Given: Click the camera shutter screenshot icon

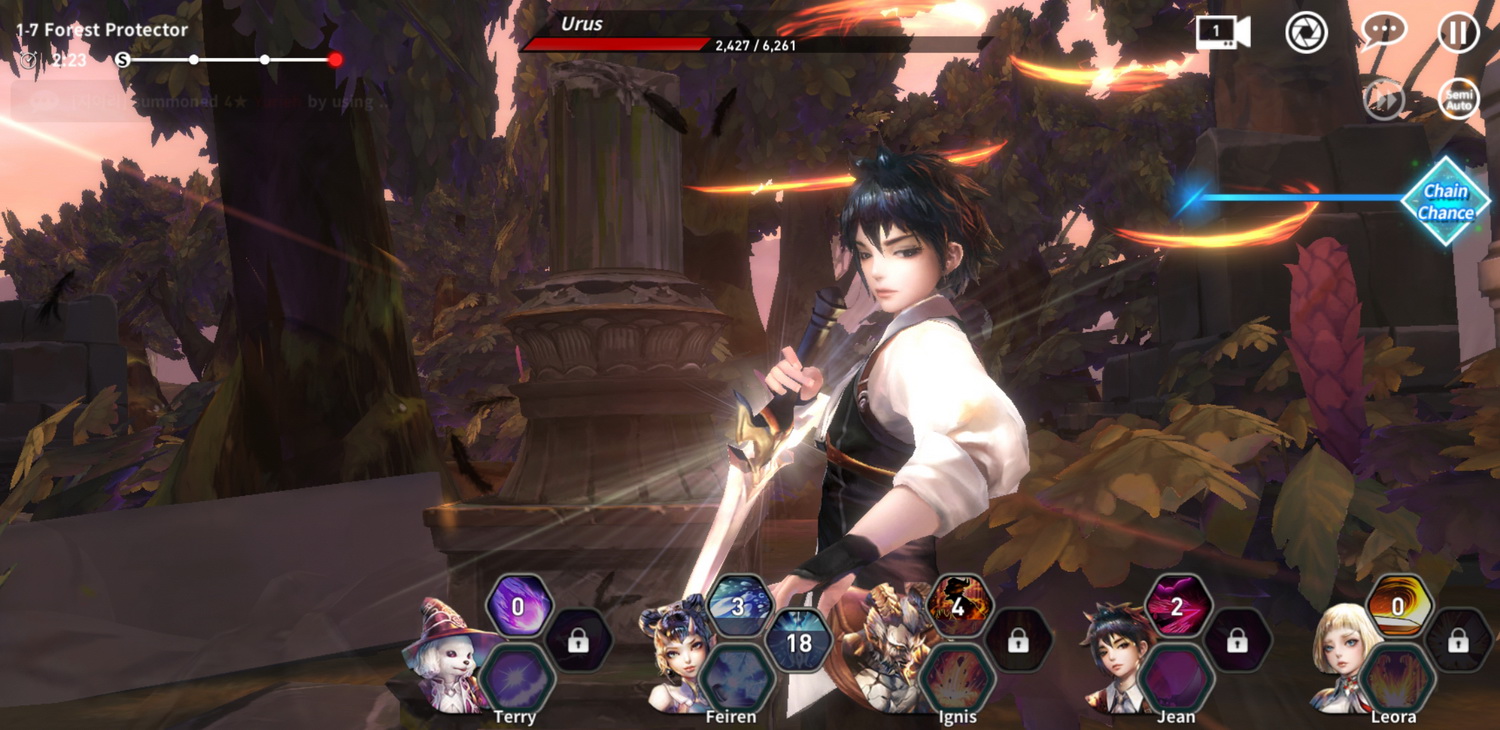Looking at the screenshot, I should [1306, 33].
